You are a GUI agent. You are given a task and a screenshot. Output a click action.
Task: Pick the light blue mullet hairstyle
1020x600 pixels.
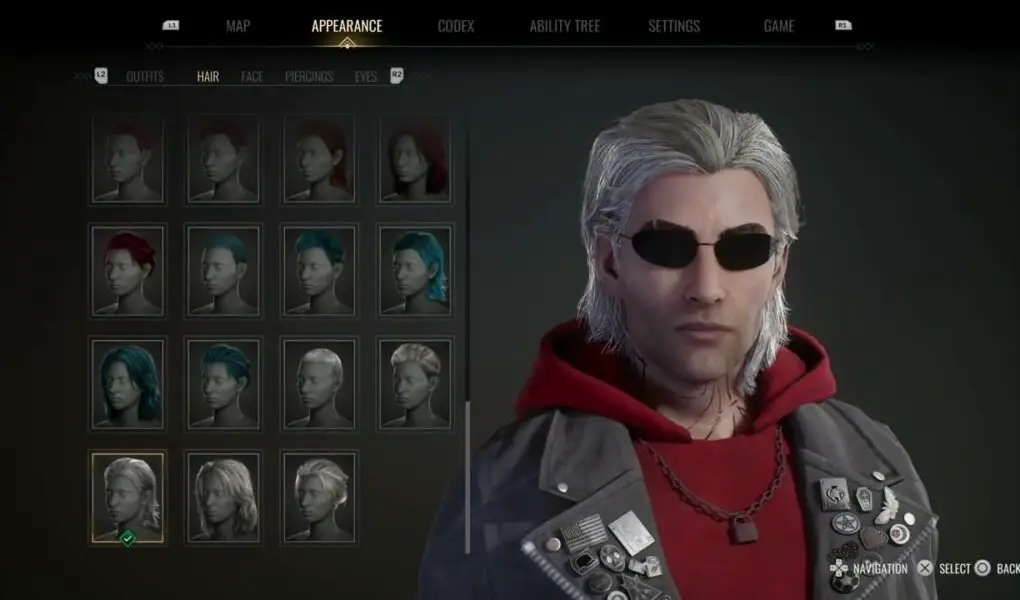pos(416,270)
